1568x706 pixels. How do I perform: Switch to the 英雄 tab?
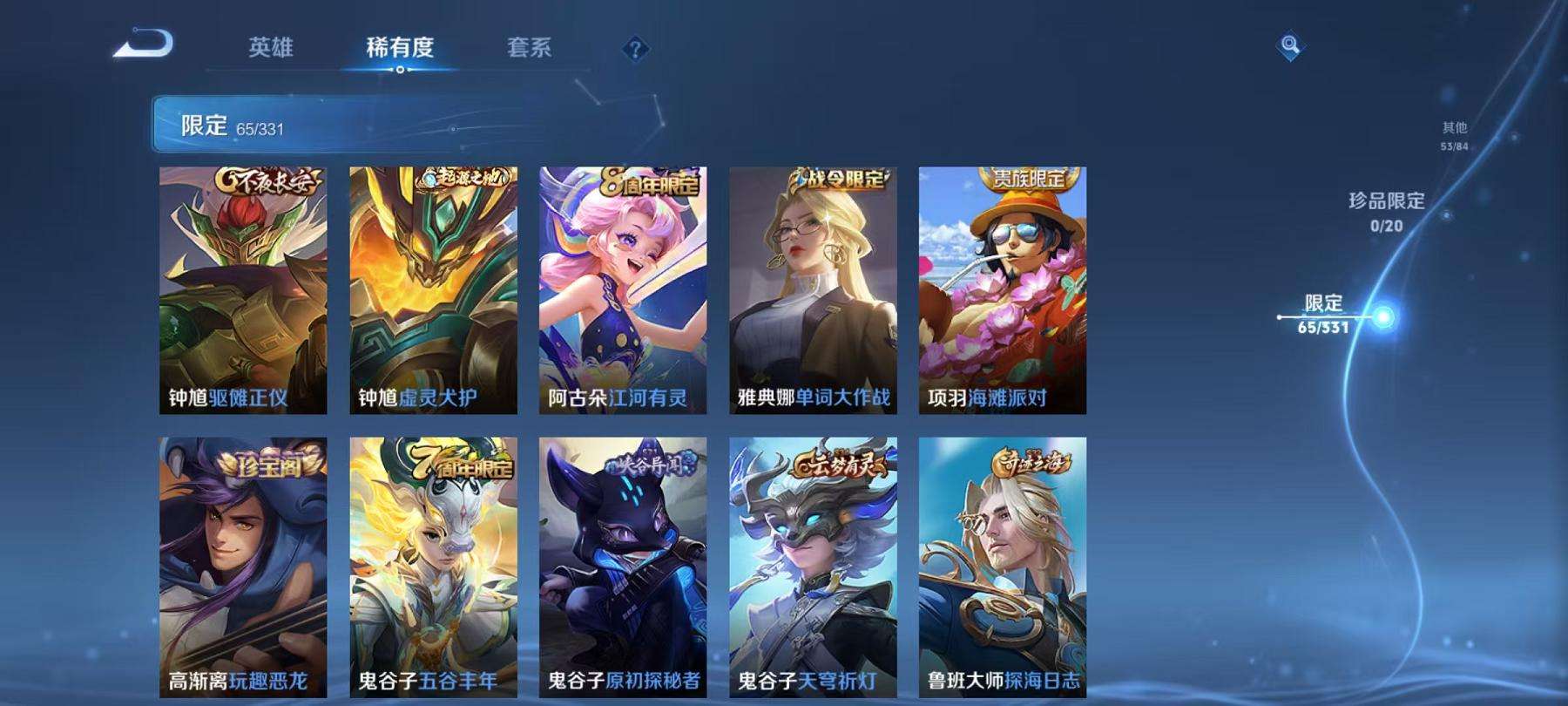pyautogui.click(x=270, y=50)
